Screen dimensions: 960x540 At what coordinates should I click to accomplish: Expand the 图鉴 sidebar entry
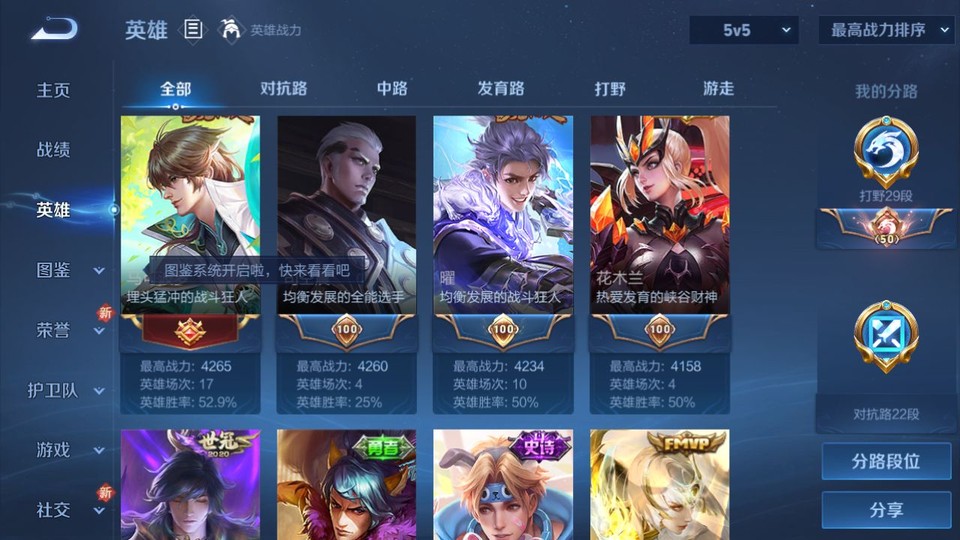(65, 270)
